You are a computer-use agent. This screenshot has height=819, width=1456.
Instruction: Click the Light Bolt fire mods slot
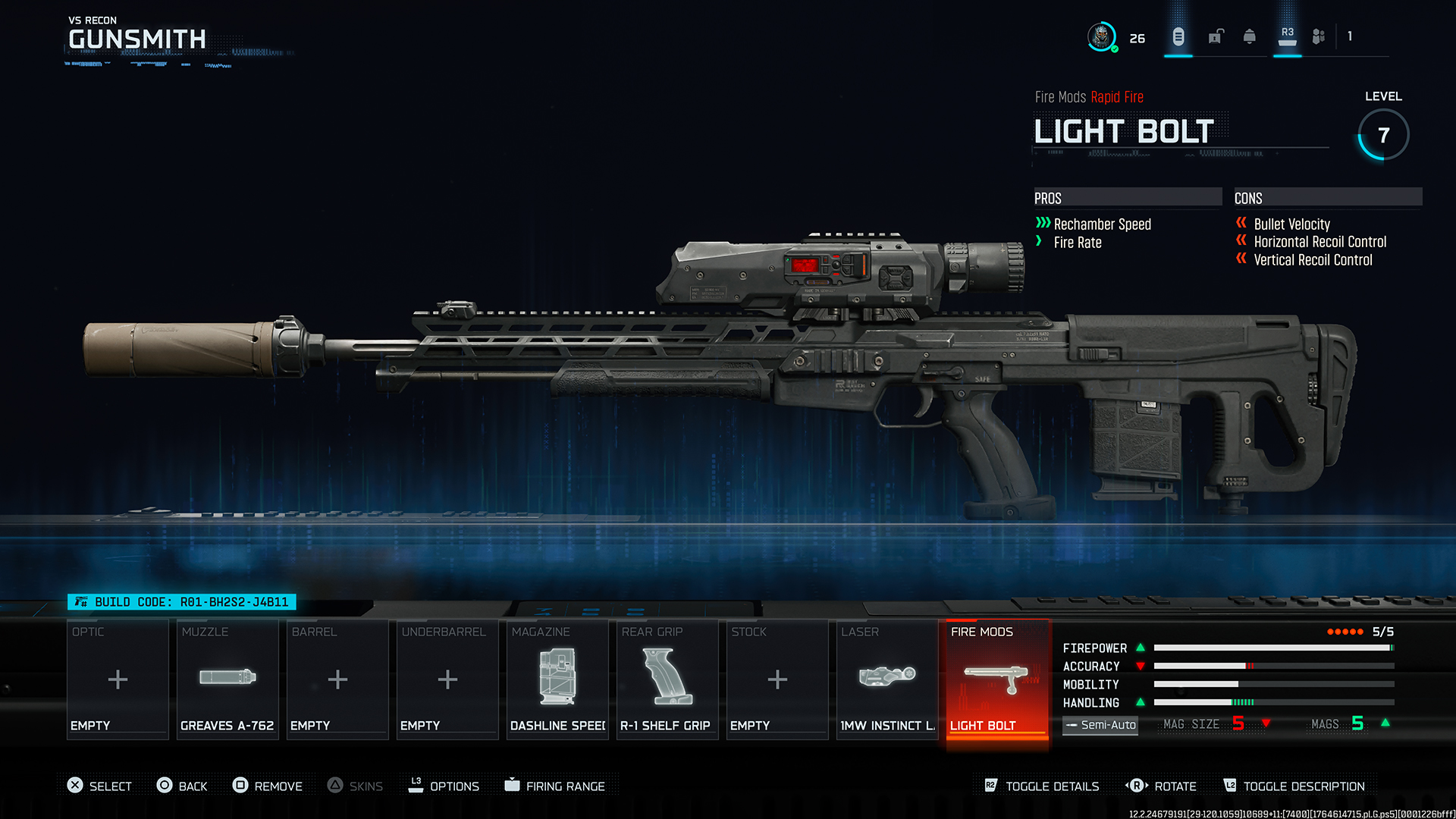(997, 679)
